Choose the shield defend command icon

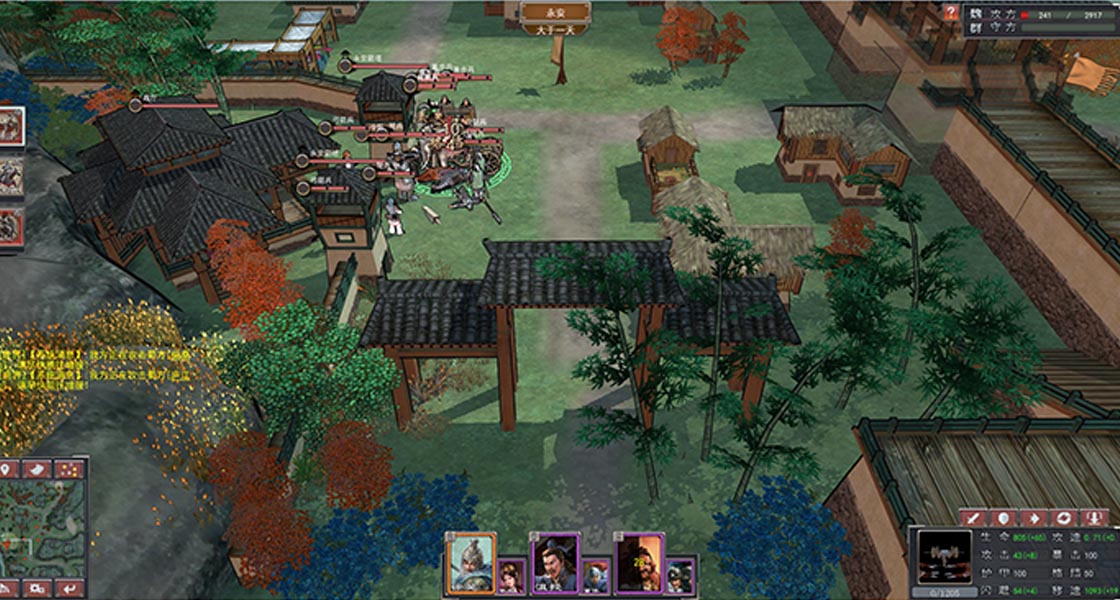(x=1003, y=518)
